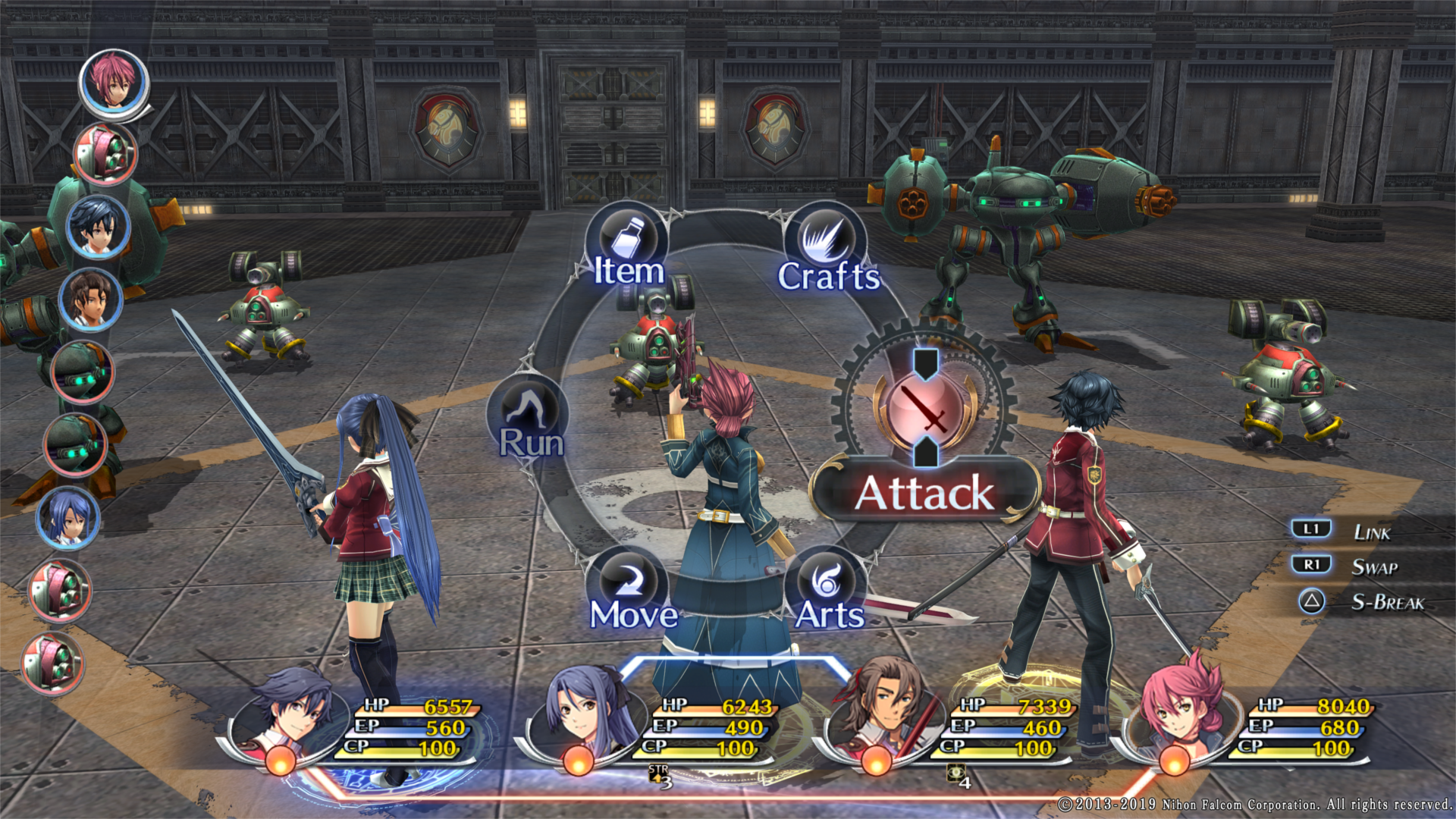Click the pink-haired portrait atop the turn order
Viewport: 1456px width, 819px height.
tap(114, 81)
